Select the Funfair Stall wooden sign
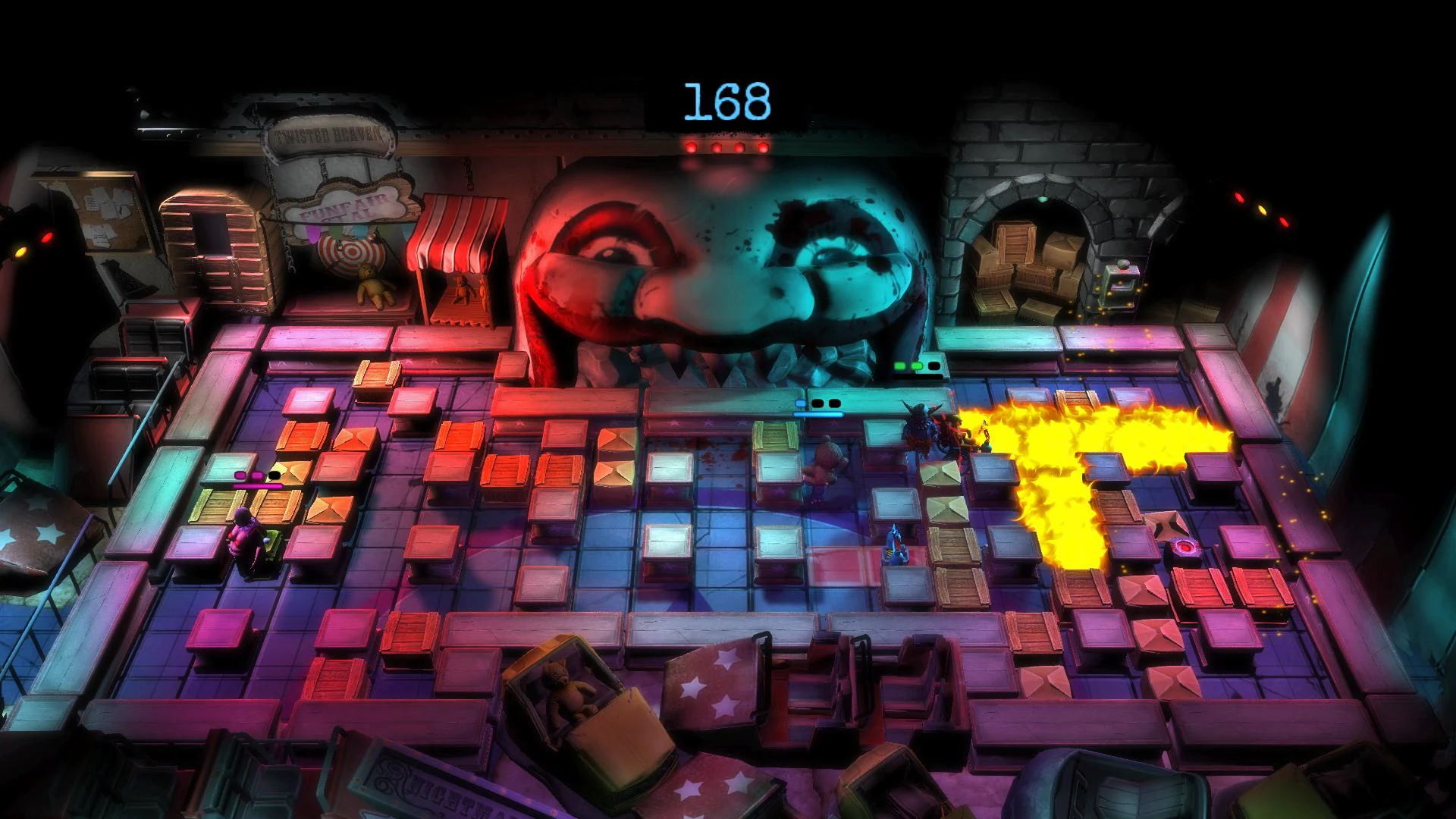The image size is (1456, 819). tap(350, 206)
